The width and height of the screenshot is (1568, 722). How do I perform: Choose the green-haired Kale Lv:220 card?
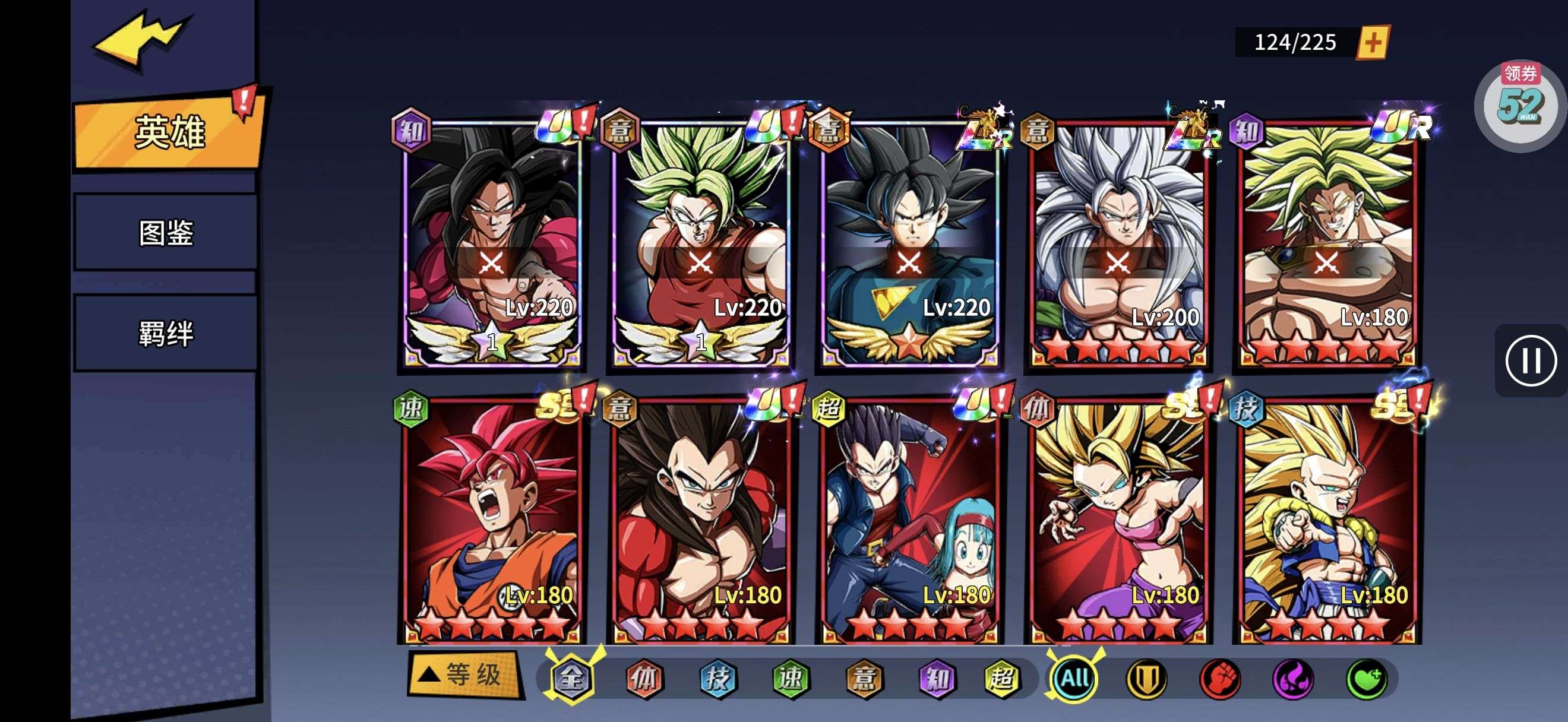[x=700, y=243]
